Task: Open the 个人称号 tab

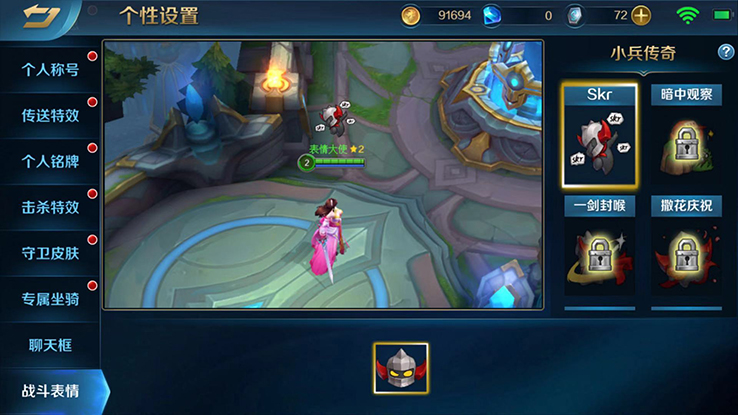Action: tap(50, 70)
